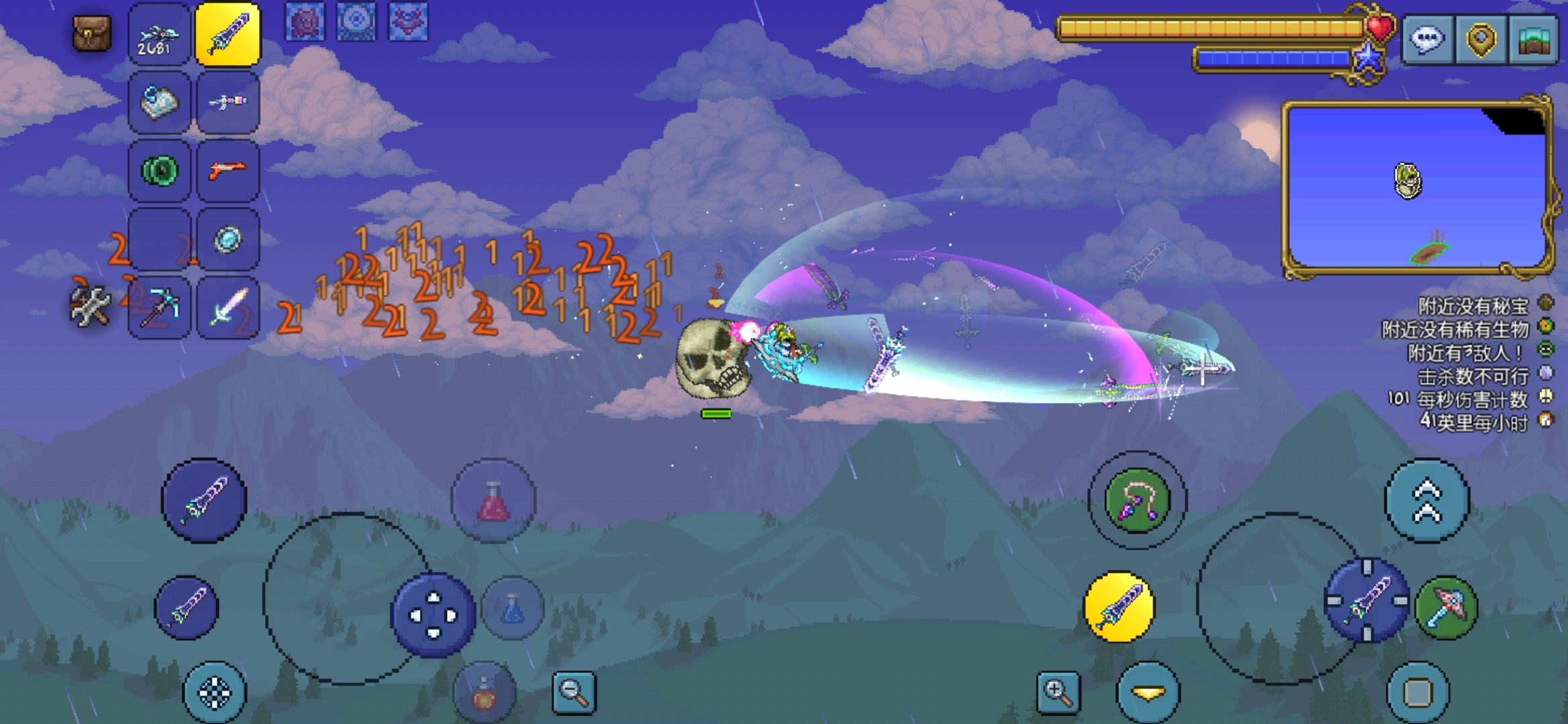
Task: Open the crossed hammer and wrench settings
Action: (x=90, y=306)
